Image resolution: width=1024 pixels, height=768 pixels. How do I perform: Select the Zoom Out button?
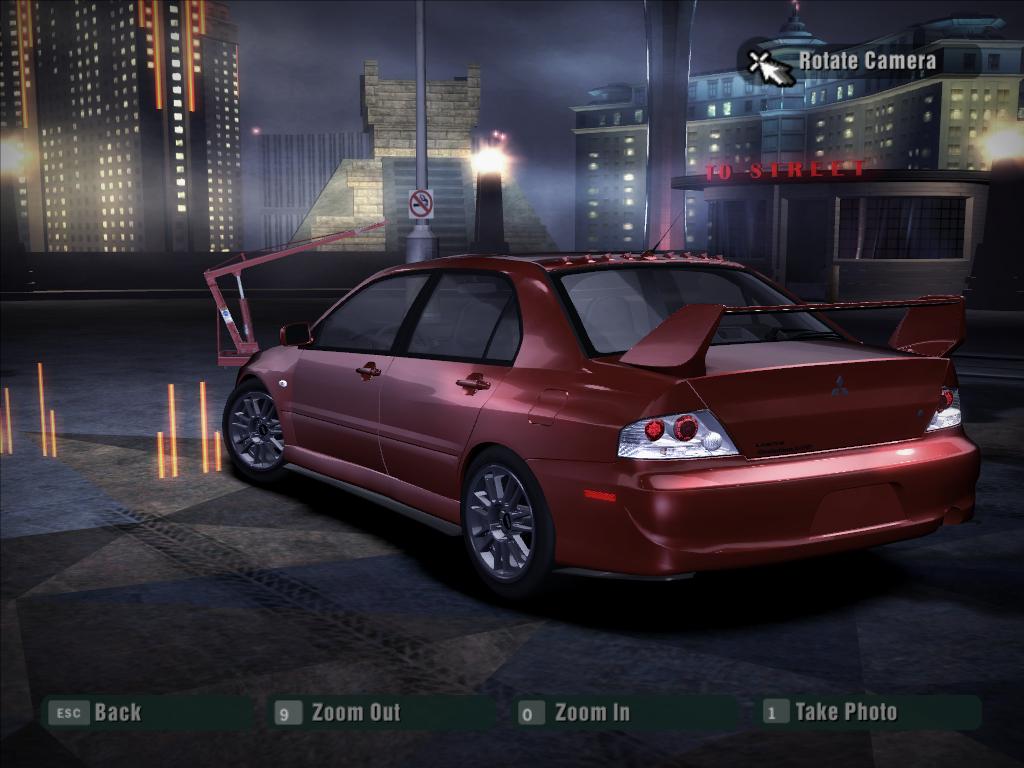[354, 712]
